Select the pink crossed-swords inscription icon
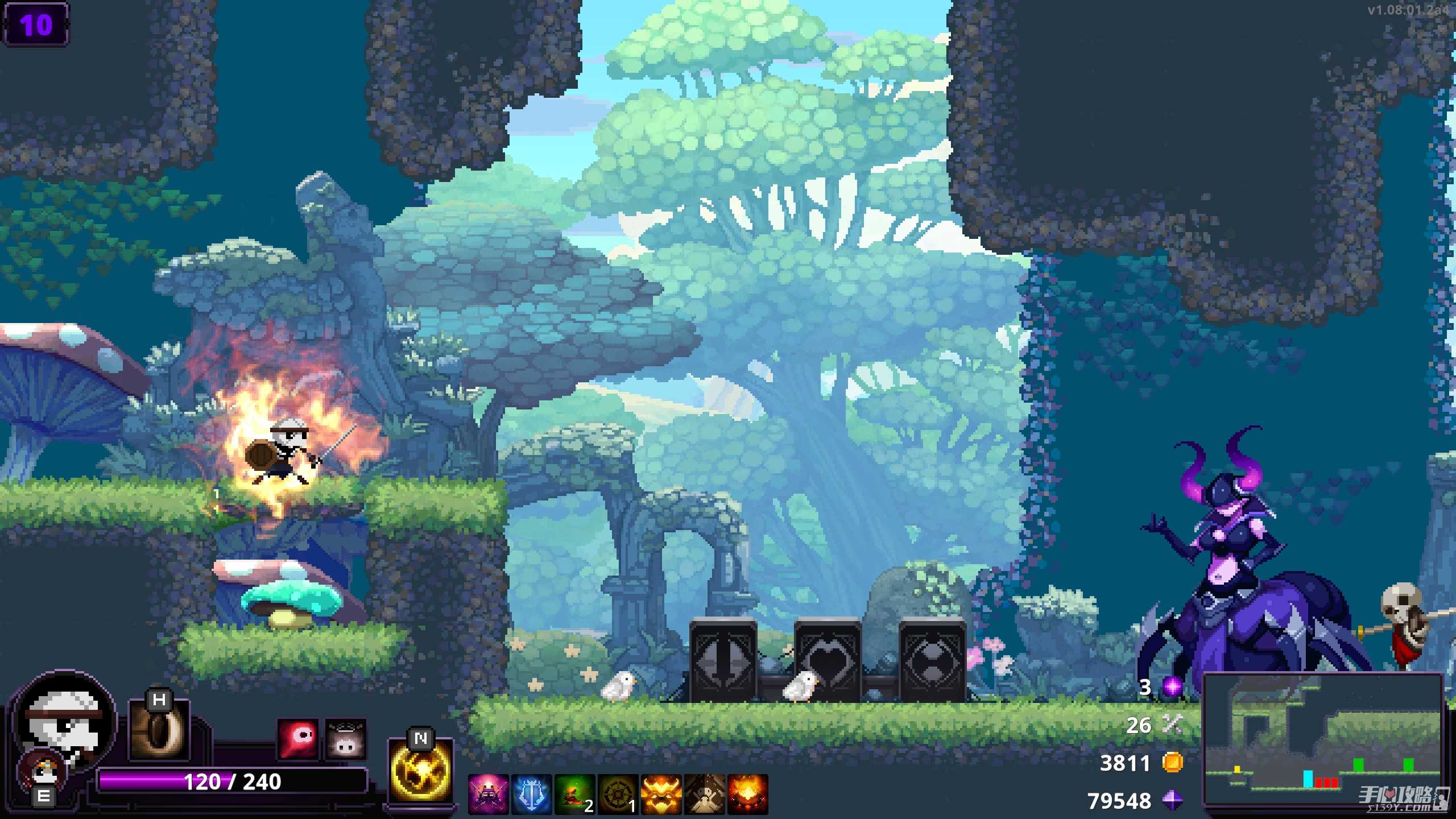 point(488,794)
